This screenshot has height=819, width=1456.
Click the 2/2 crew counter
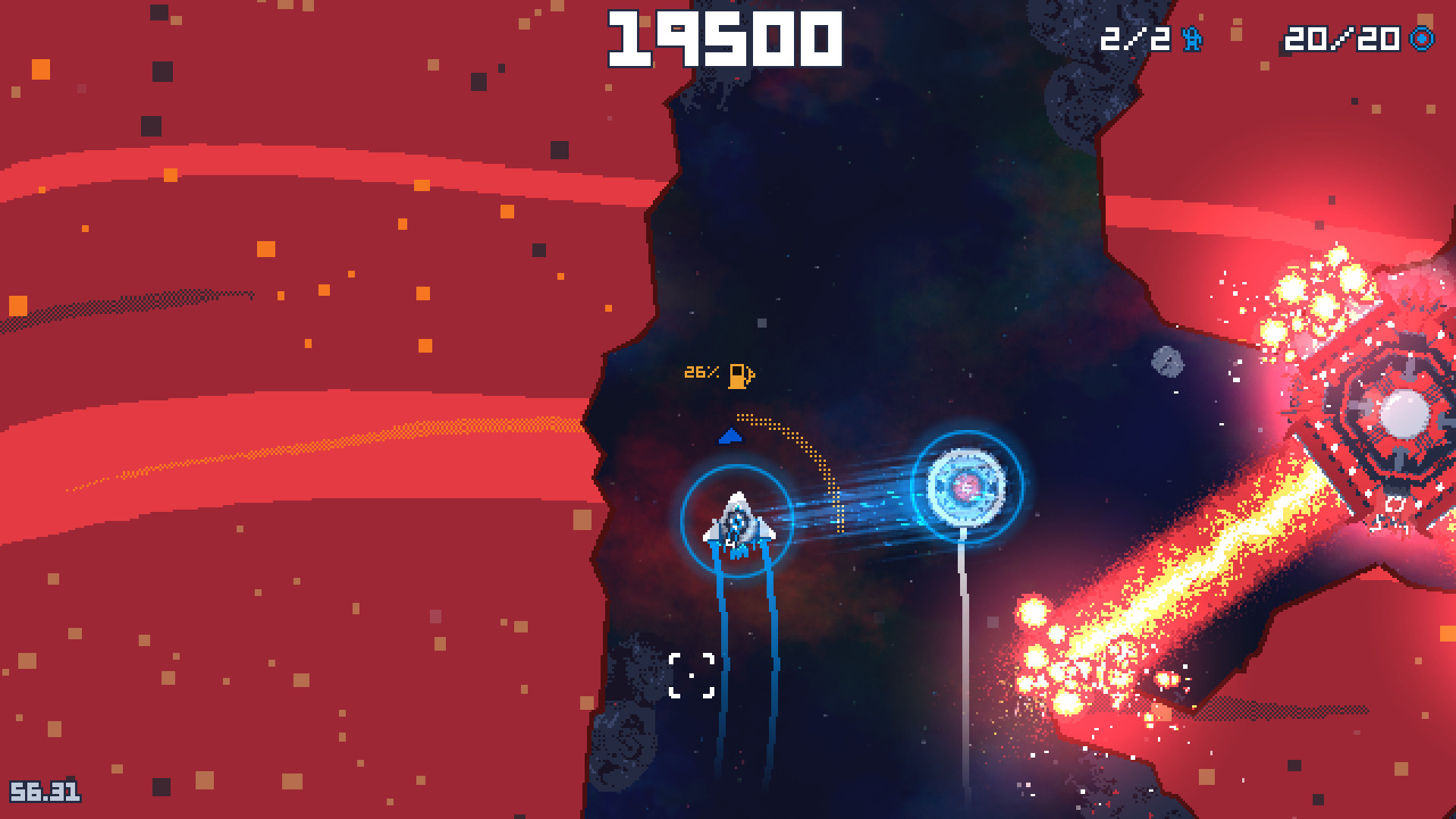pos(1134,39)
